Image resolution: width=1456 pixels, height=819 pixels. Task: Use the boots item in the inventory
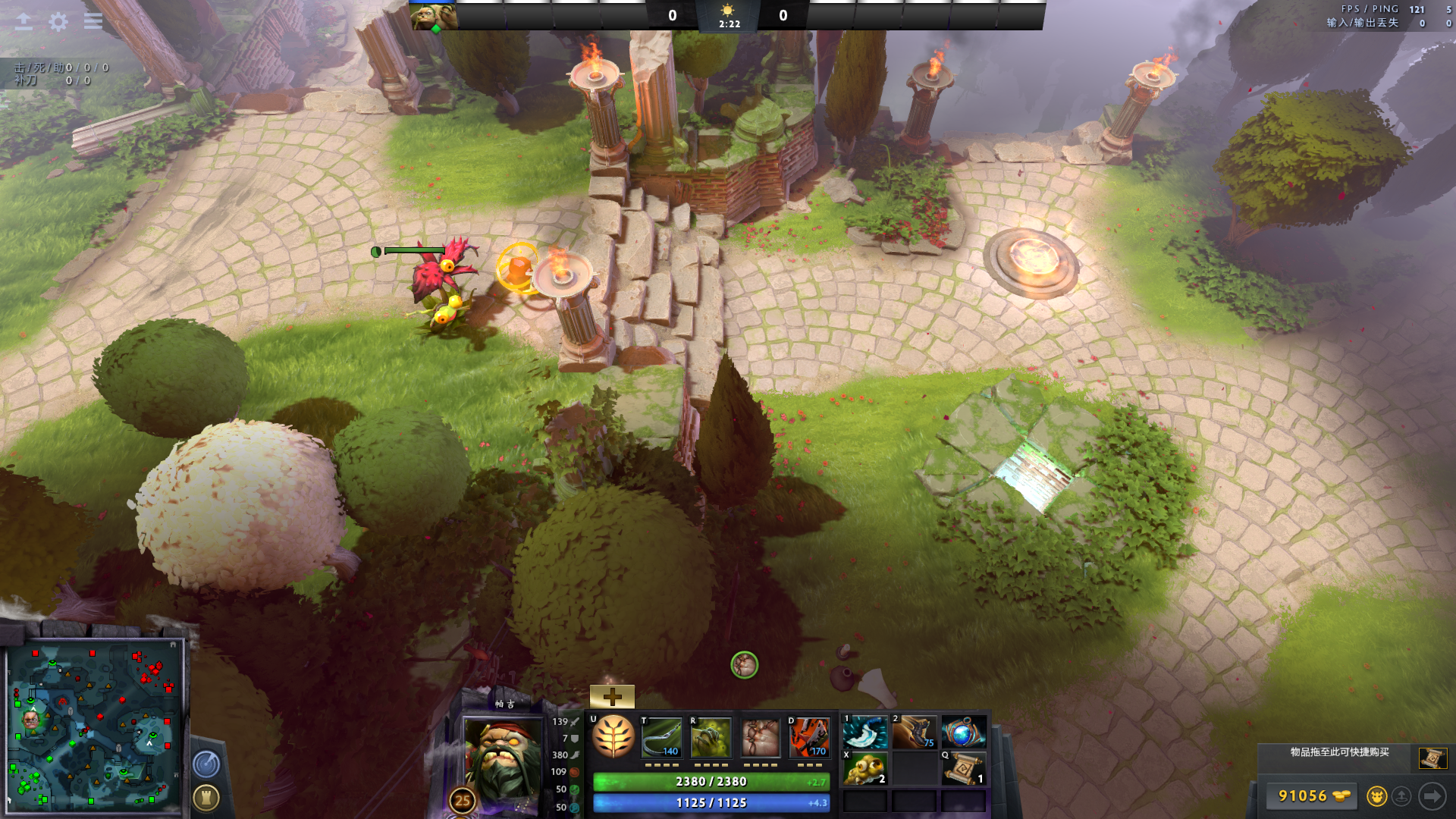[914, 733]
